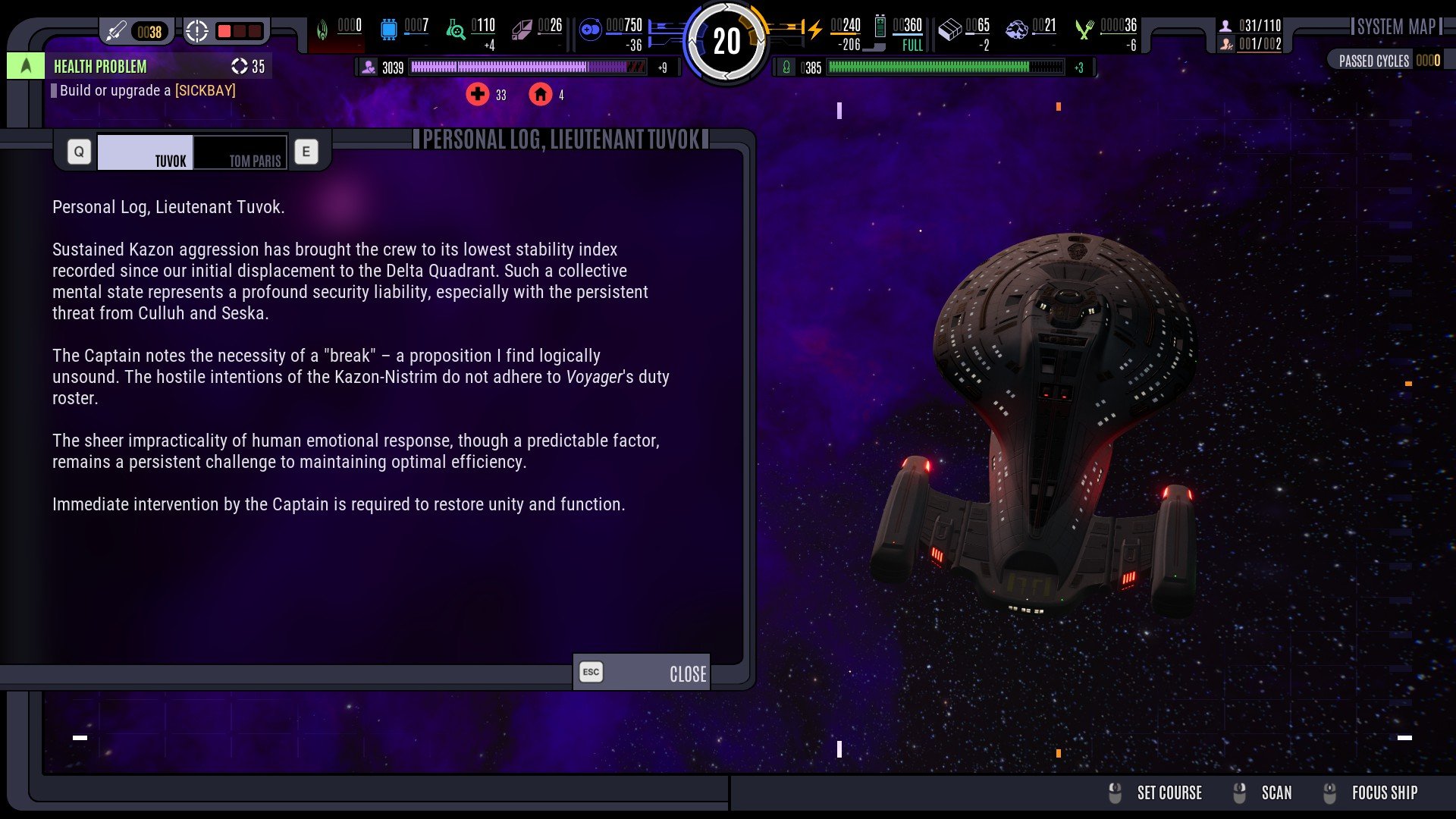This screenshot has width=1456, height=819.
Task: Click the cycle counter dial showing 20
Action: 726,41
